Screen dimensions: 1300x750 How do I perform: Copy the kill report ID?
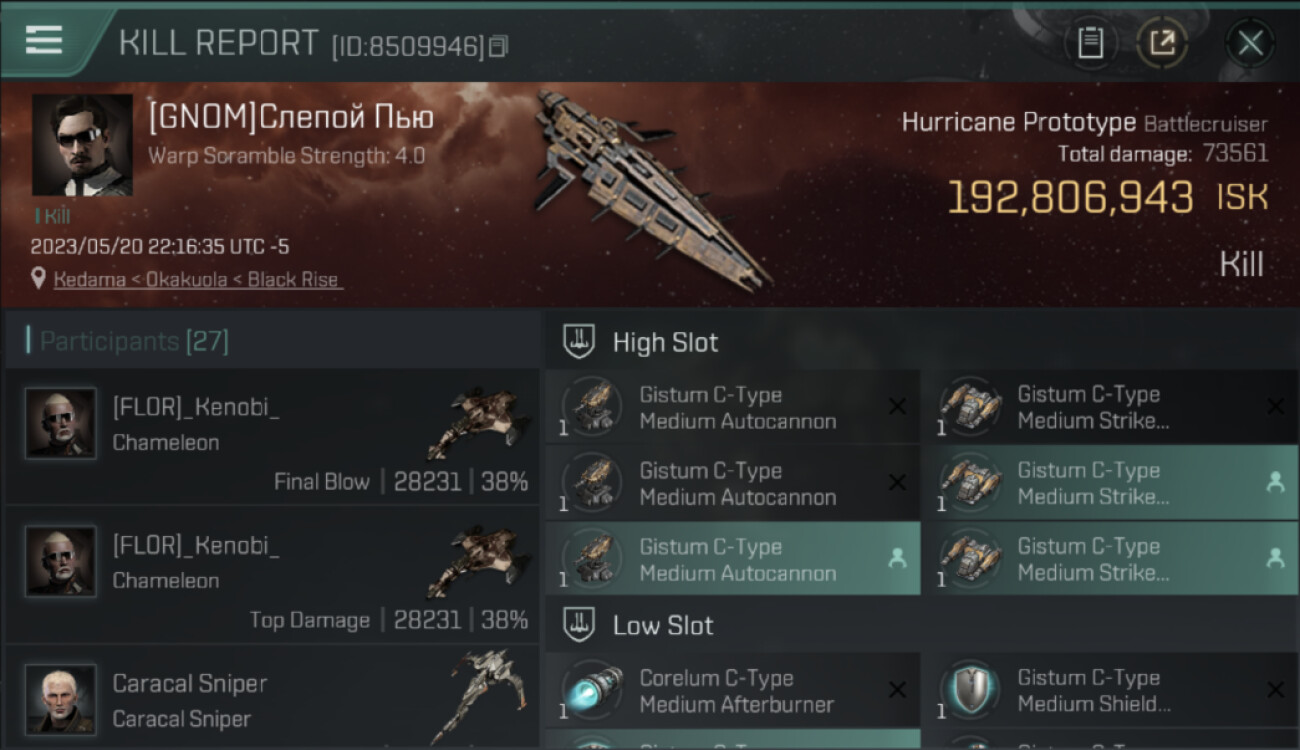click(x=498, y=46)
